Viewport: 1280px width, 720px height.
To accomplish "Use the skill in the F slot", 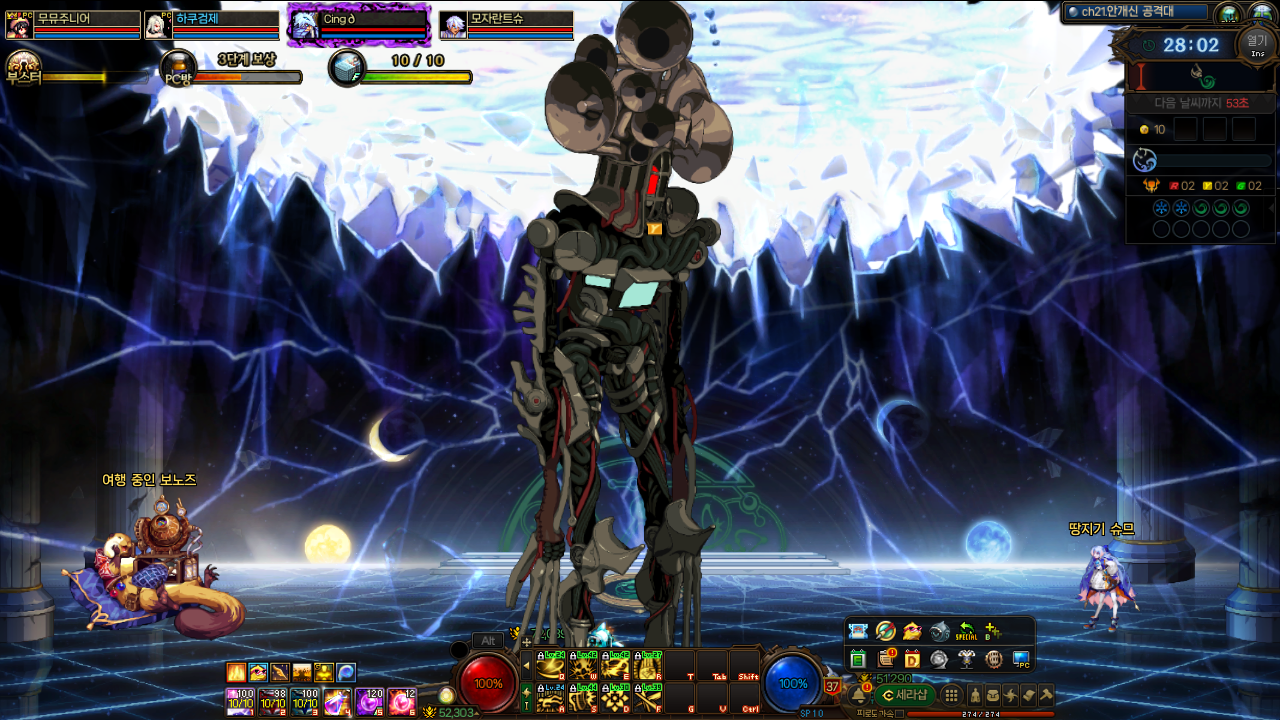I will tap(648, 697).
